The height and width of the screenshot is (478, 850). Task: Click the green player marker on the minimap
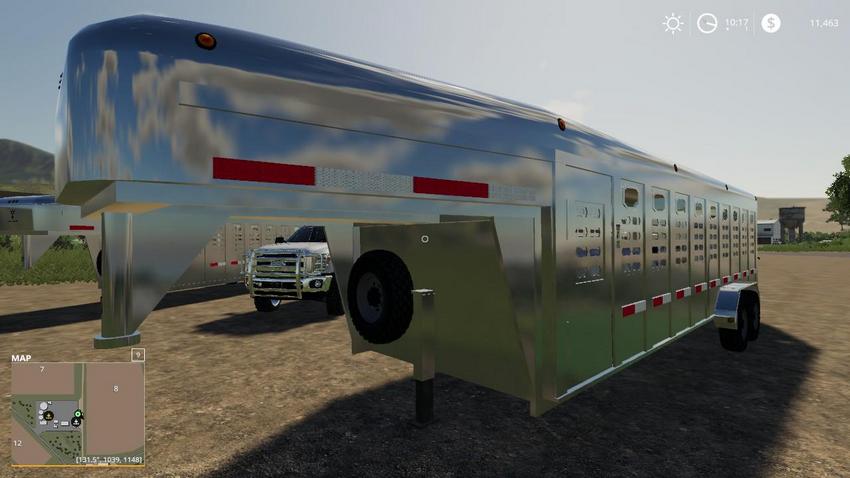coord(78,413)
